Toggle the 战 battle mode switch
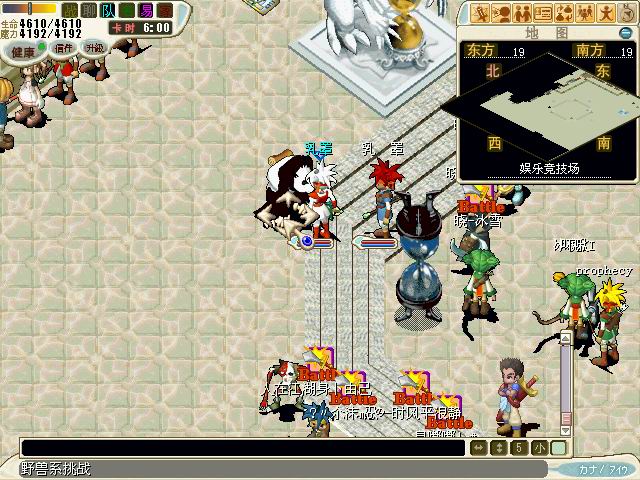Screen dimensions: 640x480 click(69, 10)
